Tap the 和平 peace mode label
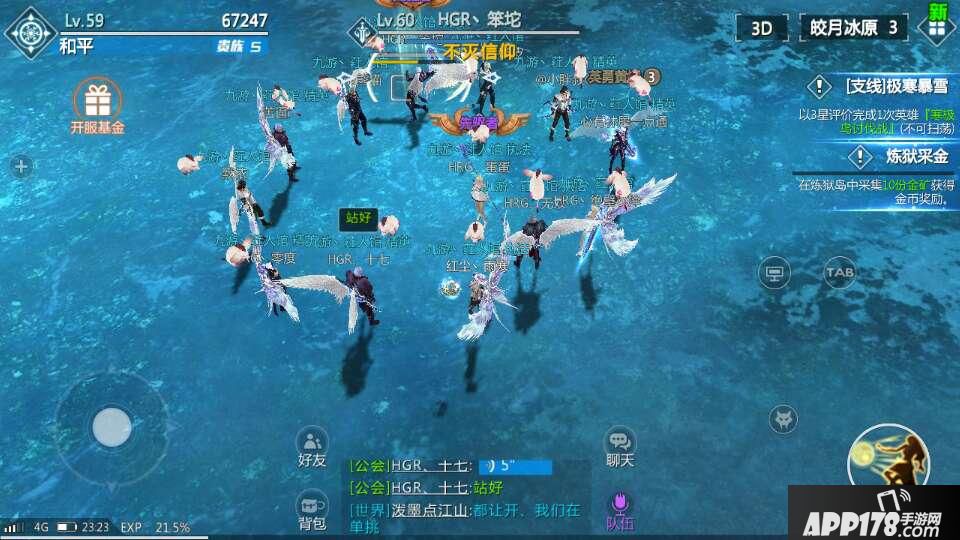This screenshot has height=540, width=960. point(75,45)
